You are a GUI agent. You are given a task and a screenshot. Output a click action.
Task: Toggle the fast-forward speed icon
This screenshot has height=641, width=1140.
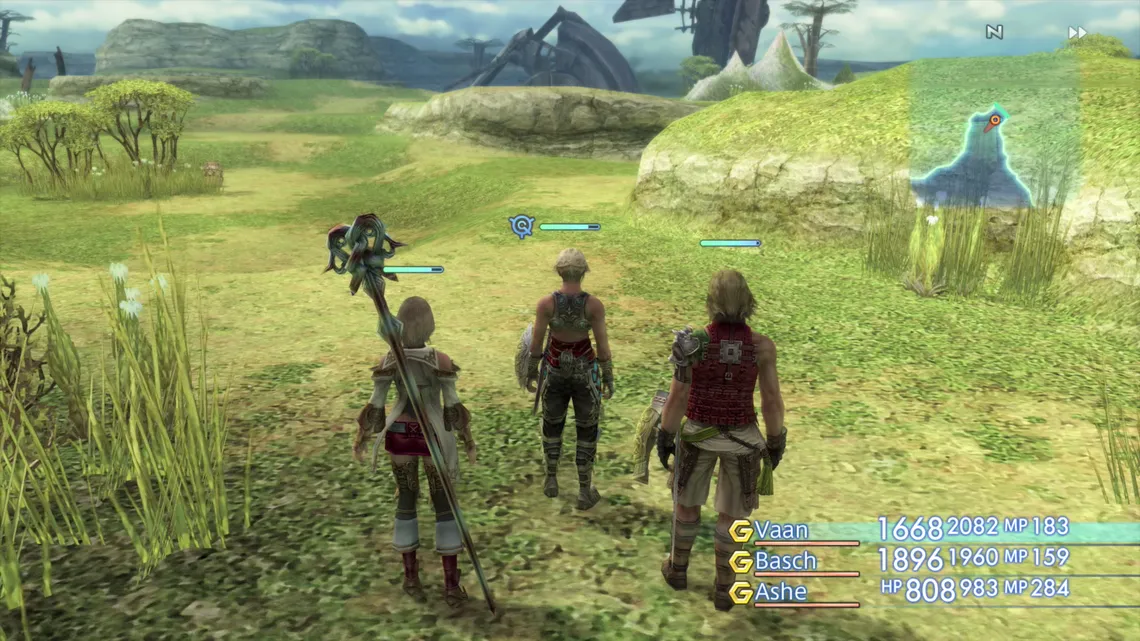pos(1077,33)
